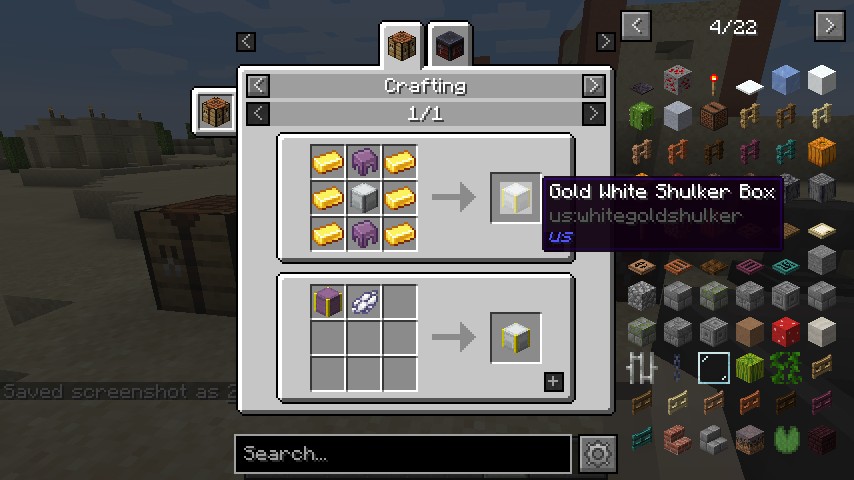Viewport: 854px width, 480px height.
Task: Go to the next recipe category
Action: 593,86
